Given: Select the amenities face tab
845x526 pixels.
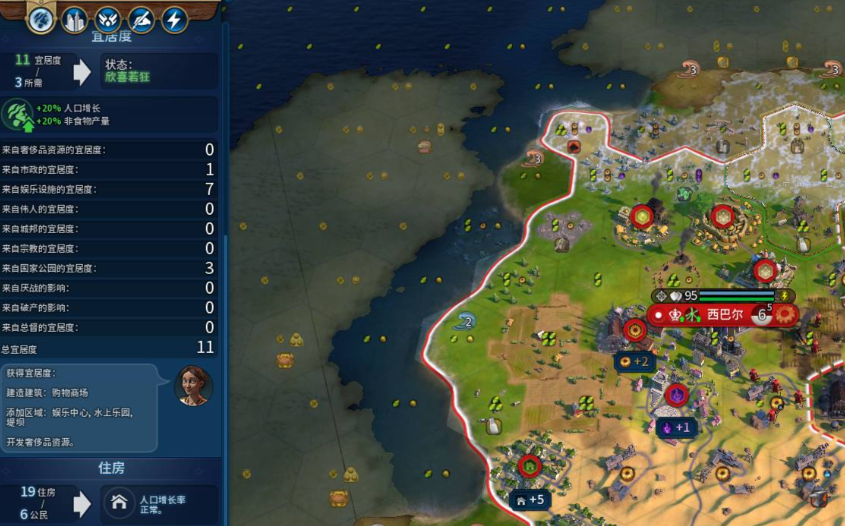Looking at the screenshot, I should pyautogui.click(x=41, y=18).
